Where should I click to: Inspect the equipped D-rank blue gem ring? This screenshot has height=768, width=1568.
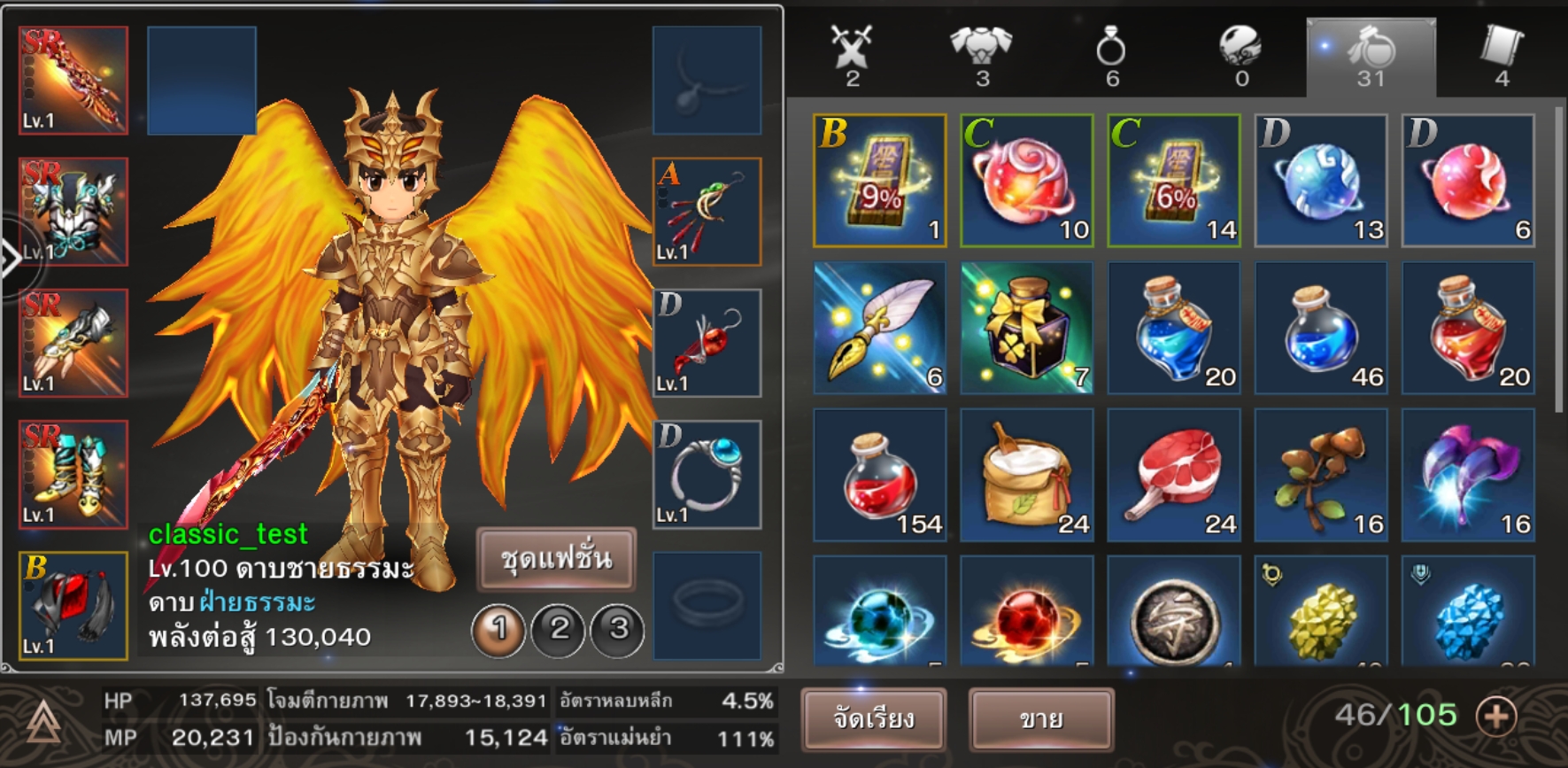707,475
